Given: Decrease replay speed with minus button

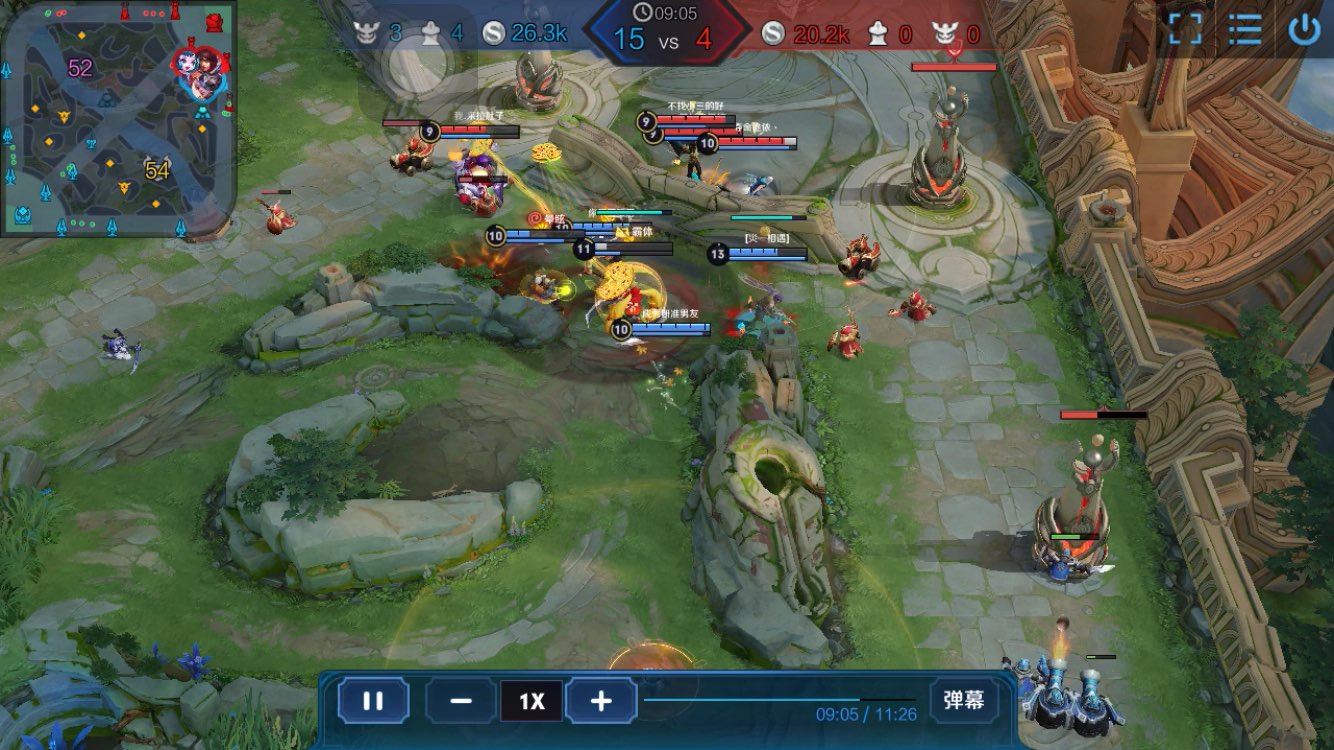Looking at the screenshot, I should (461, 701).
